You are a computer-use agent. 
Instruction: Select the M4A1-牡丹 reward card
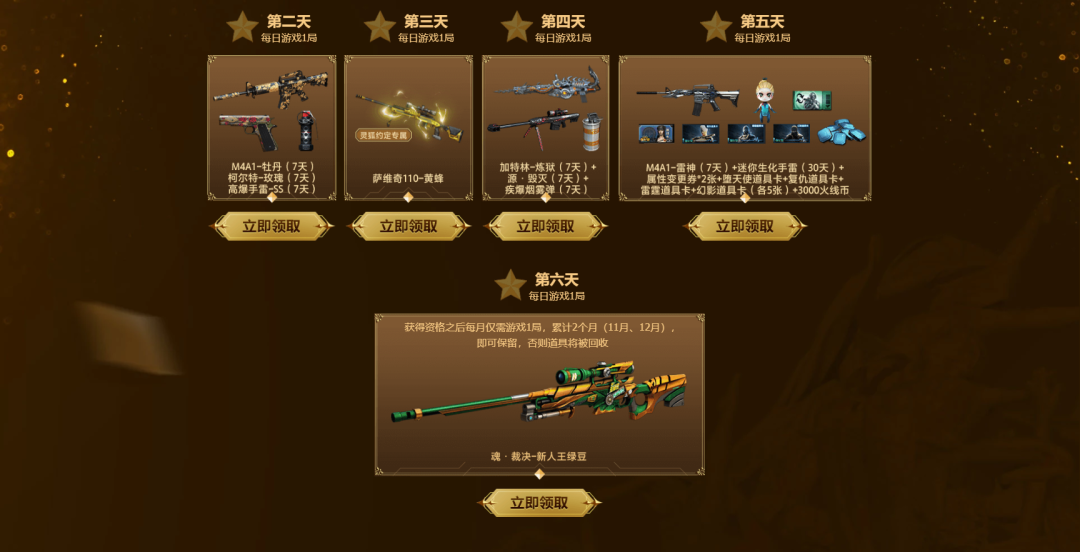271,127
